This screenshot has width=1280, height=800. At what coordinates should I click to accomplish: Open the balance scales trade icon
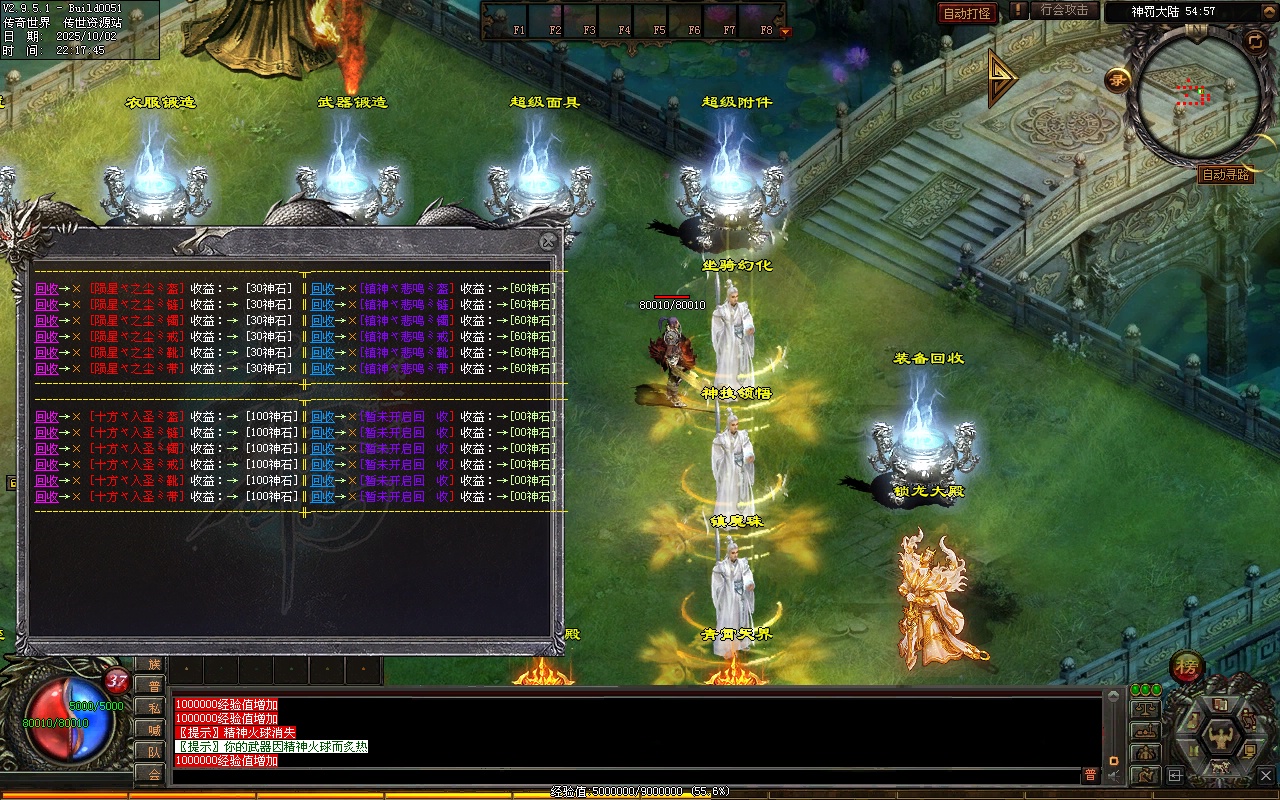tap(1145, 709)
